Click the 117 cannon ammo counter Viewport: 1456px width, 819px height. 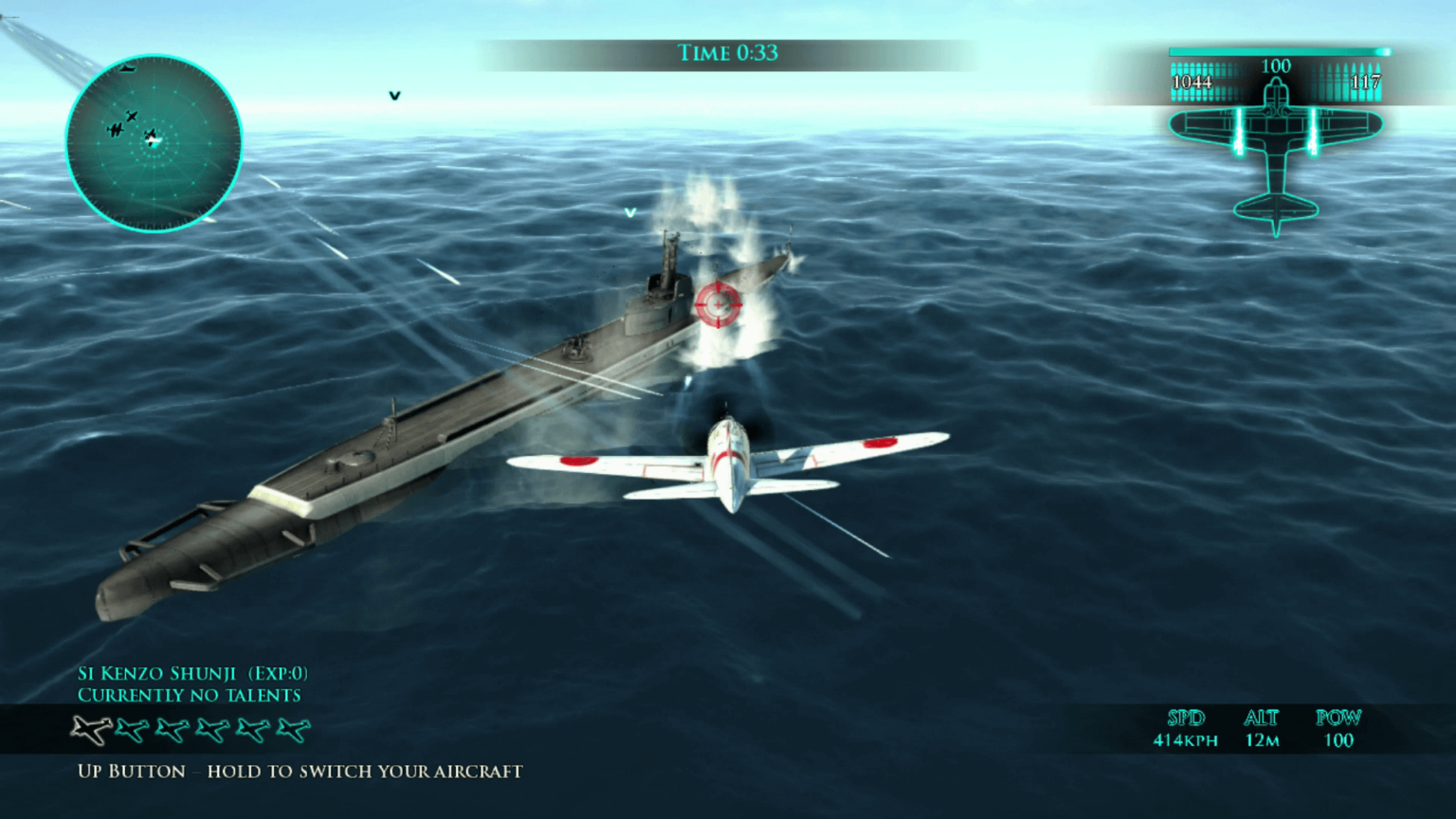1365,83
